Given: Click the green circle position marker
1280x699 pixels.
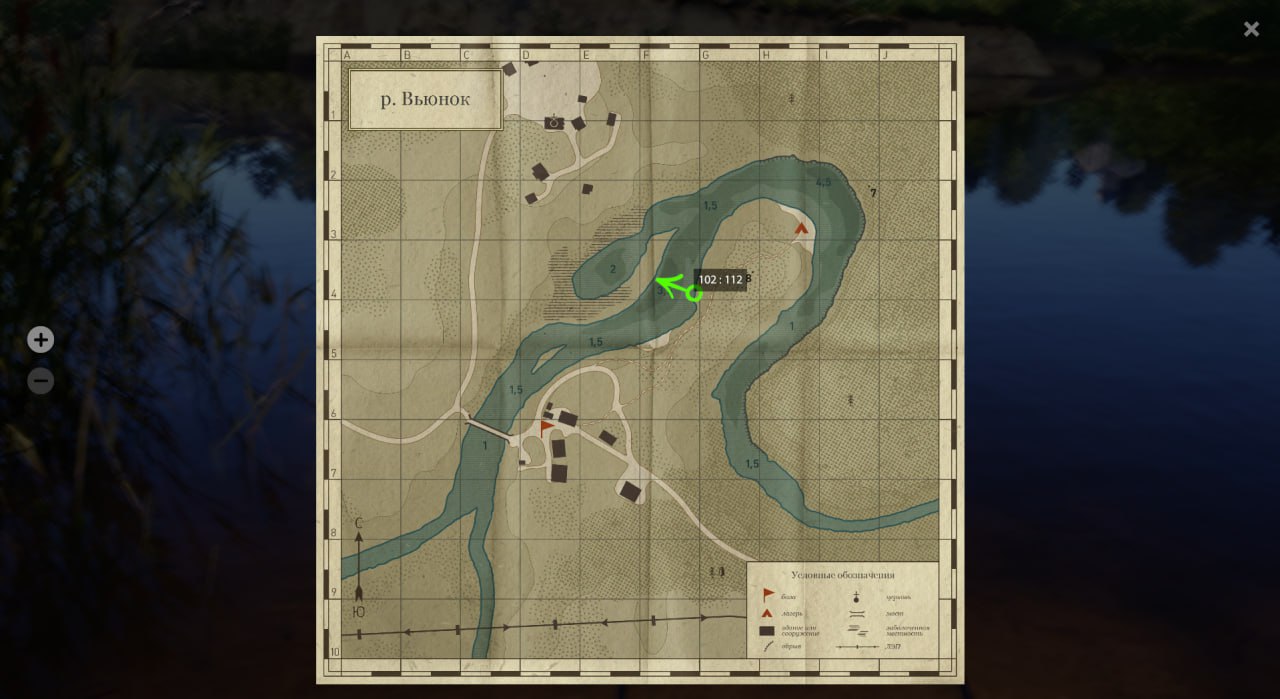Looking at the screenshot, I should [693, 294].
